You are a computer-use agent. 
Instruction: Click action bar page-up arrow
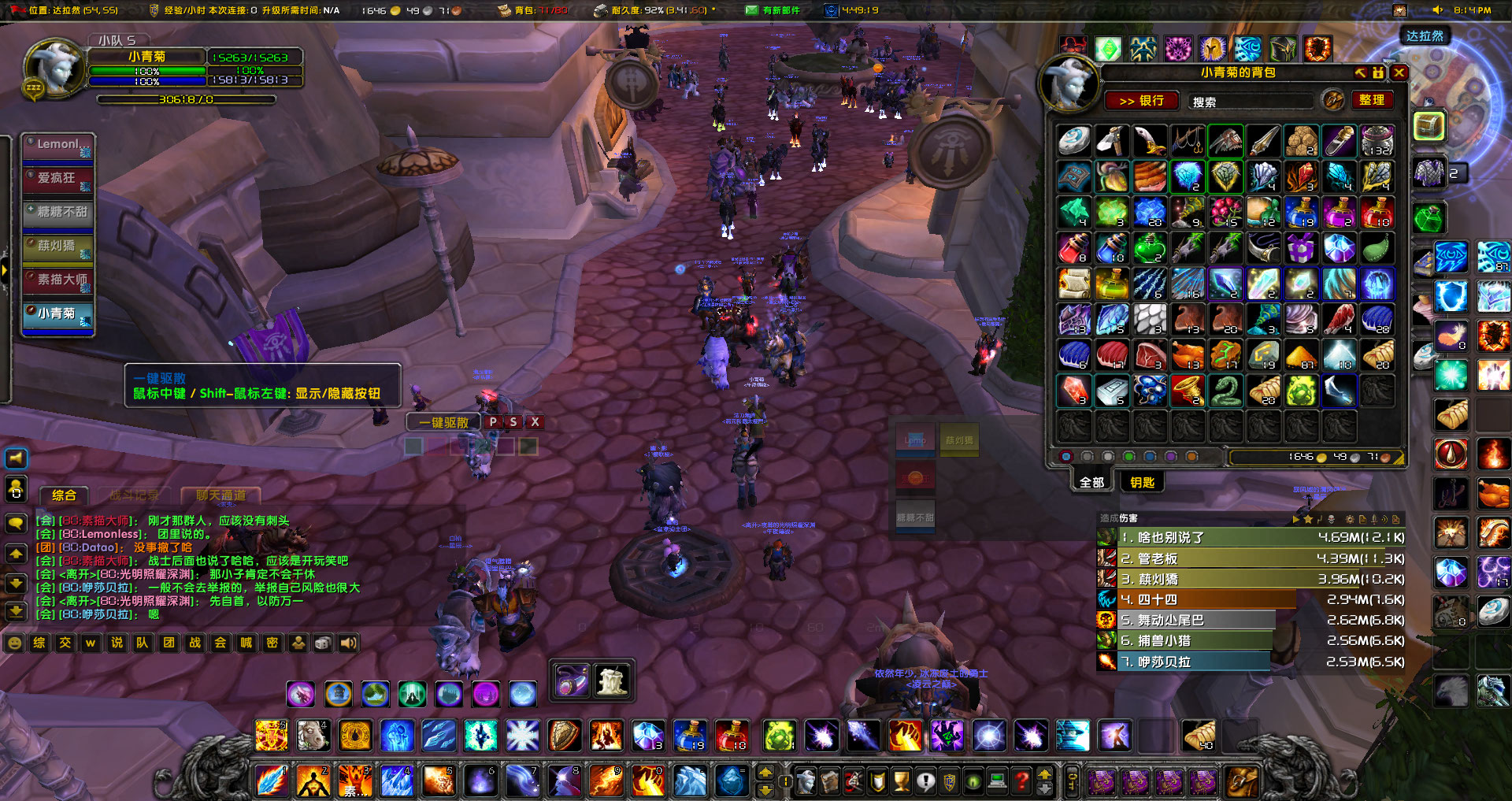coord(764,773)
